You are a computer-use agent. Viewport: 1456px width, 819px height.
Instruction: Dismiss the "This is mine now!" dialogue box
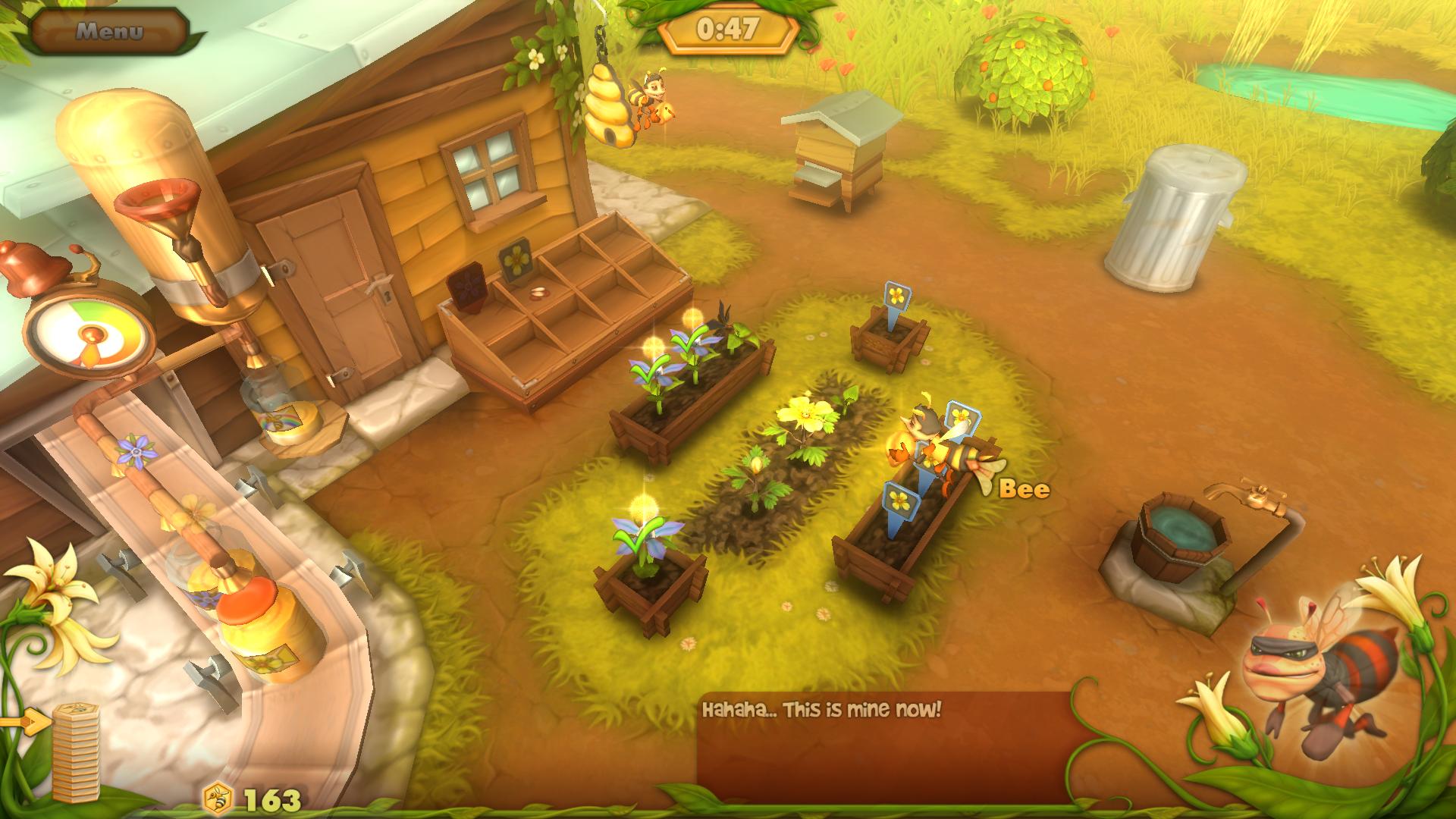click(x=887, y=745)
